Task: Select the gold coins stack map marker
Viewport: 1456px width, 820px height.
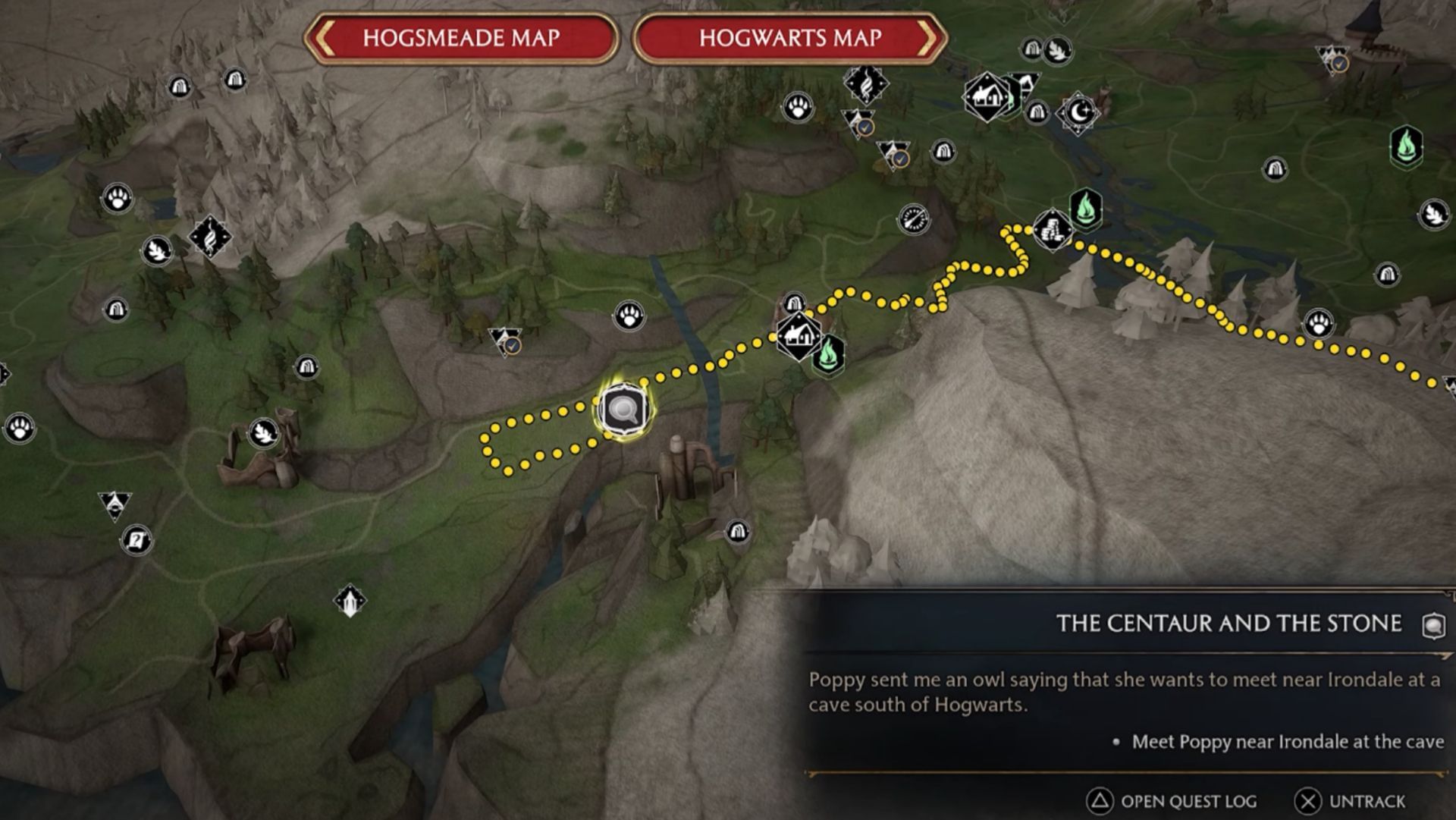Action: coord(1052,229)
